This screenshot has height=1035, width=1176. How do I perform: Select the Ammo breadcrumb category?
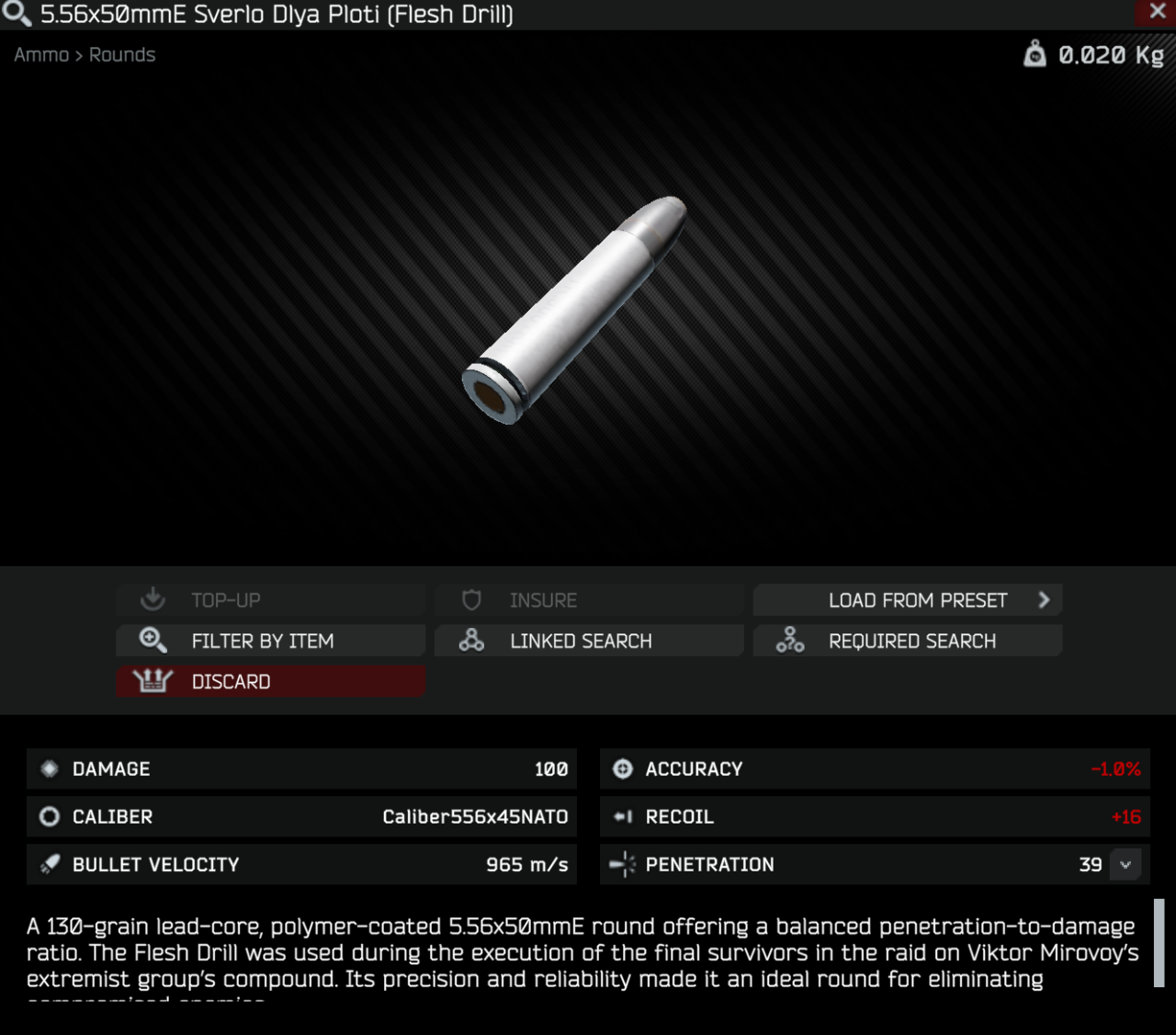[x=41, y=55]
